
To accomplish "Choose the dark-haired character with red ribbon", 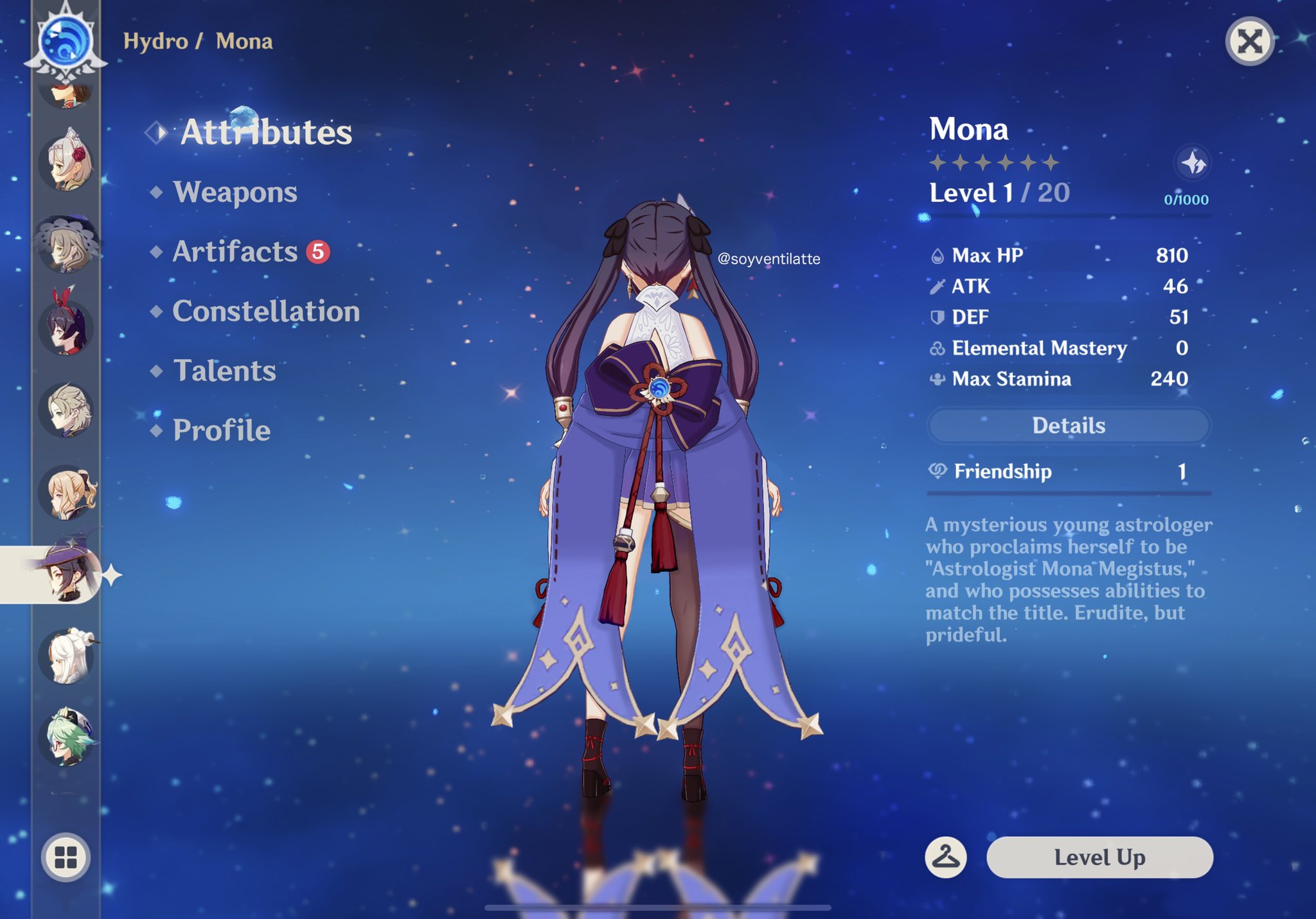I will click(x=66, y=326).
